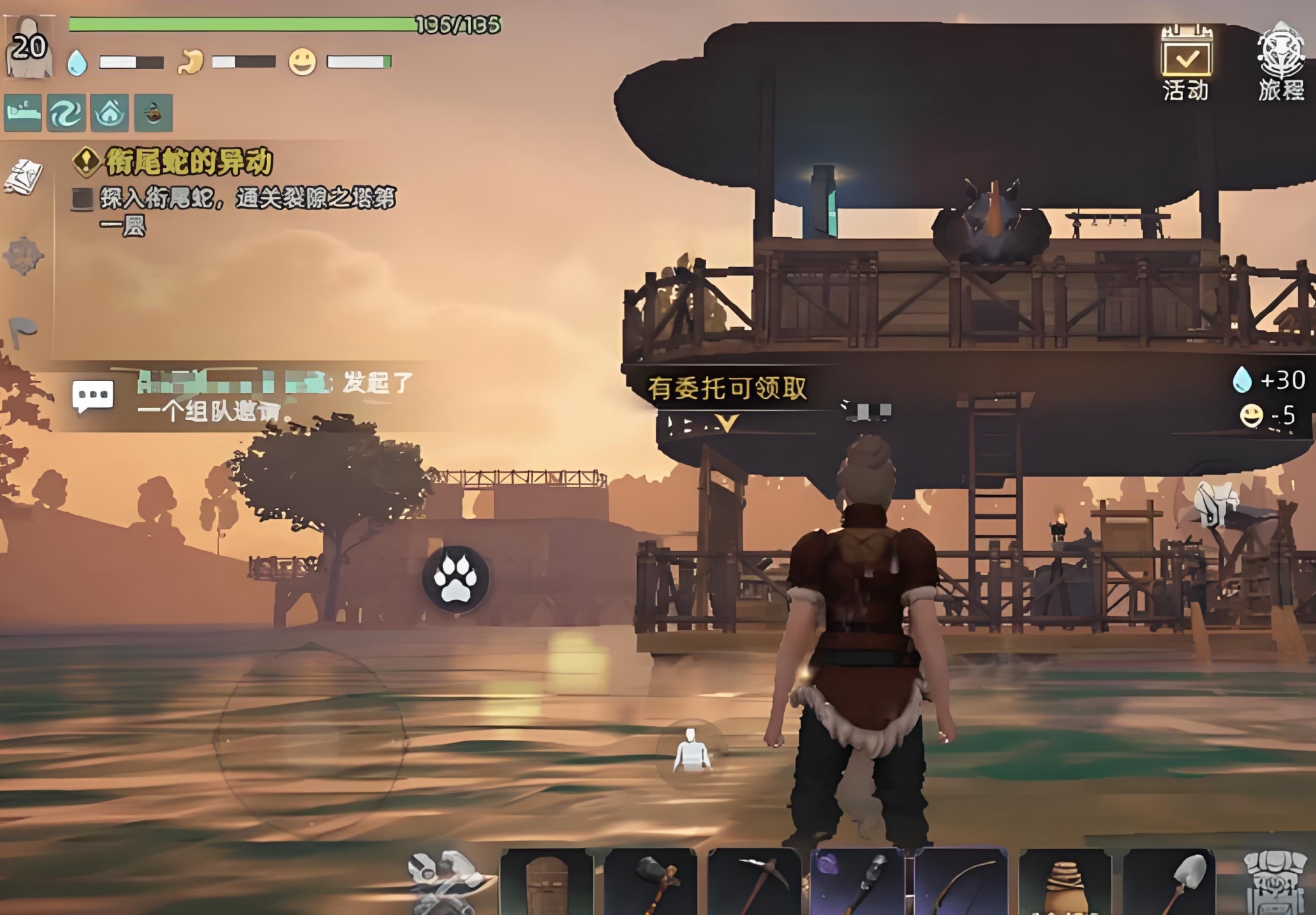Open the 活动 events calendar
The height and width of the screenshot is (915, 1316).
click(1186, 64)
